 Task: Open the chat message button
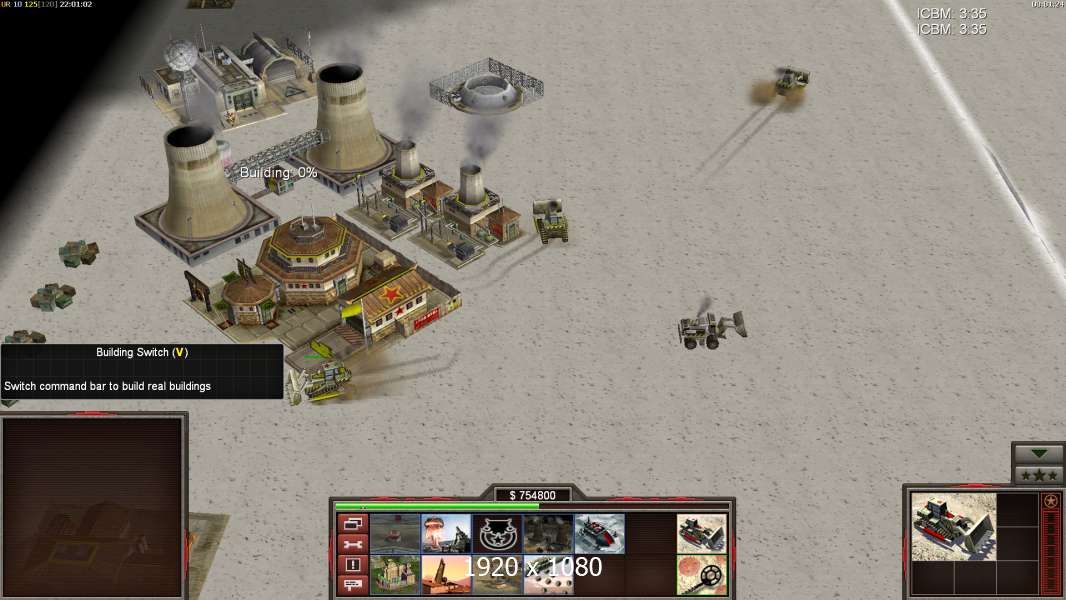click(352, 585)
